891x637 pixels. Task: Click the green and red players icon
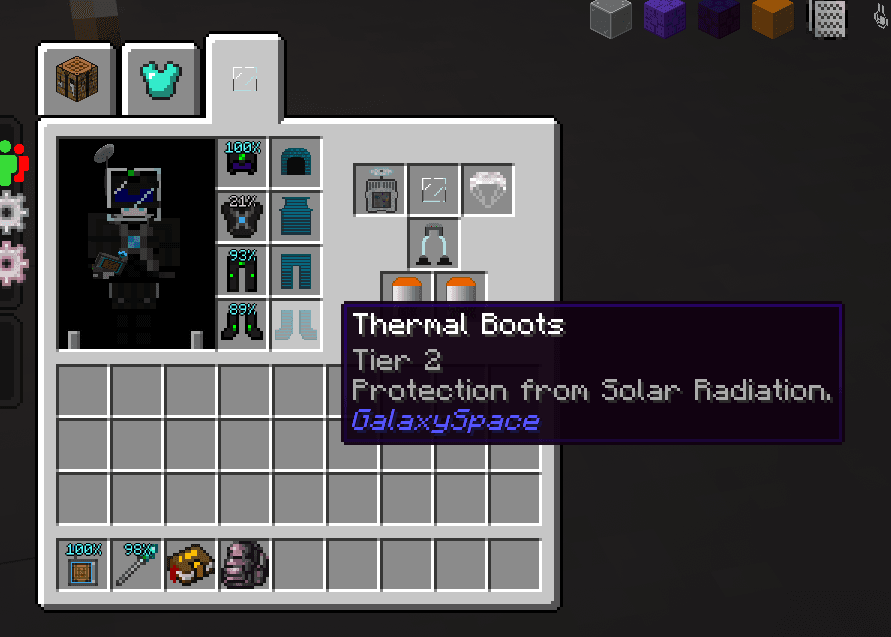(x=13, y=162)
